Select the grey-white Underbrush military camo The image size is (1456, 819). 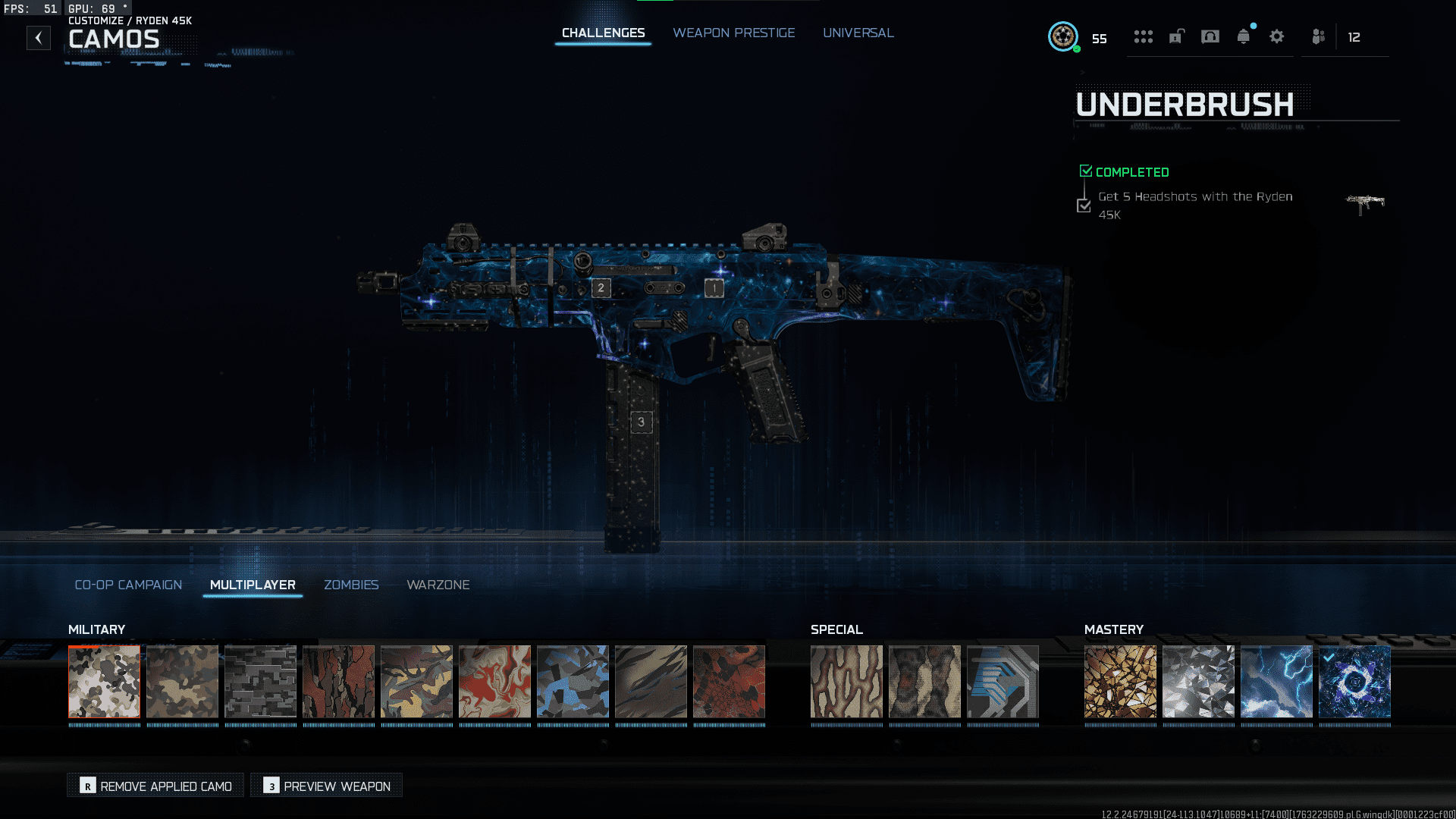tap(105, 681)
